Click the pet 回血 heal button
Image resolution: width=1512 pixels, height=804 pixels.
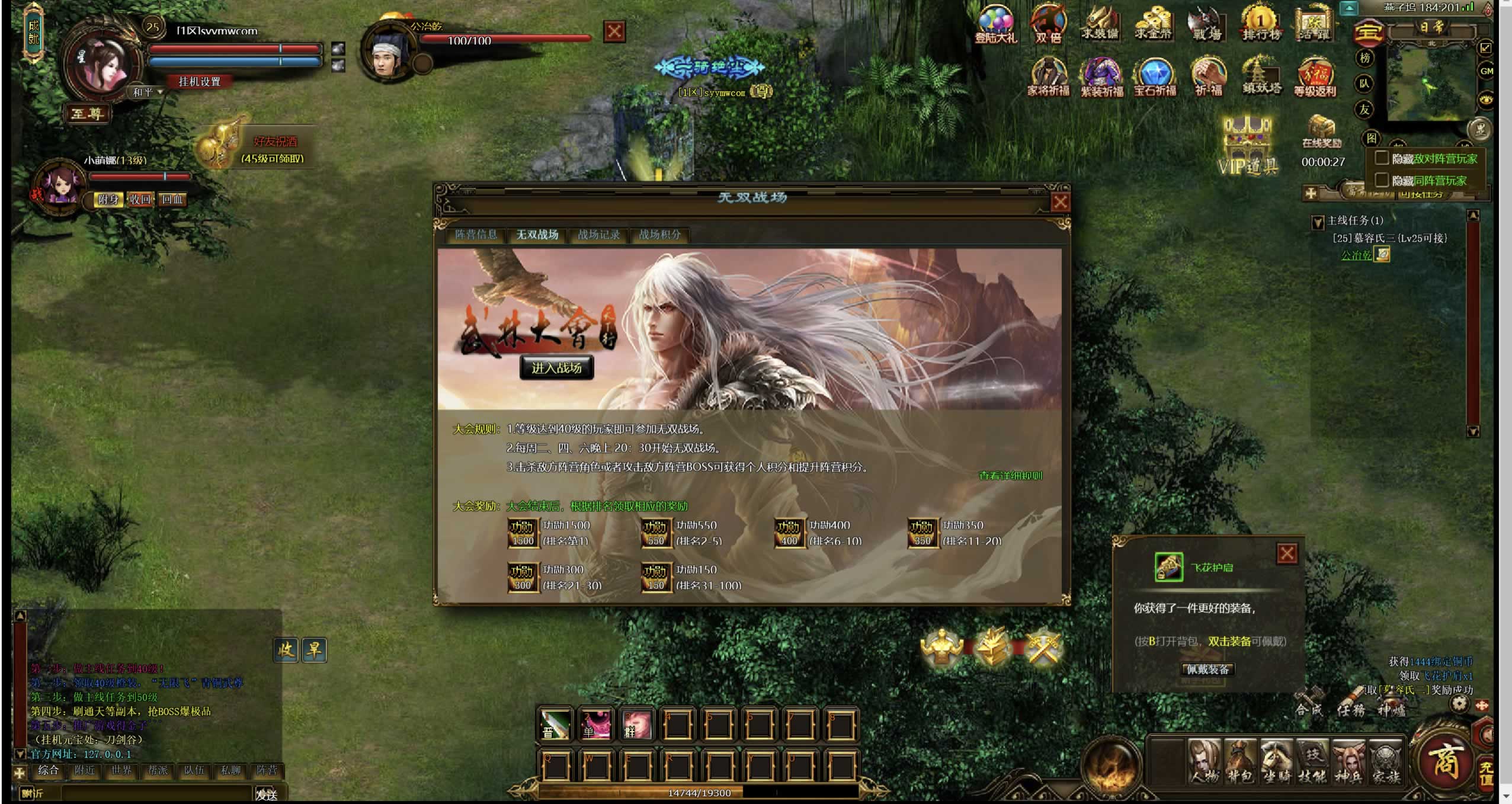coord(172,200)
